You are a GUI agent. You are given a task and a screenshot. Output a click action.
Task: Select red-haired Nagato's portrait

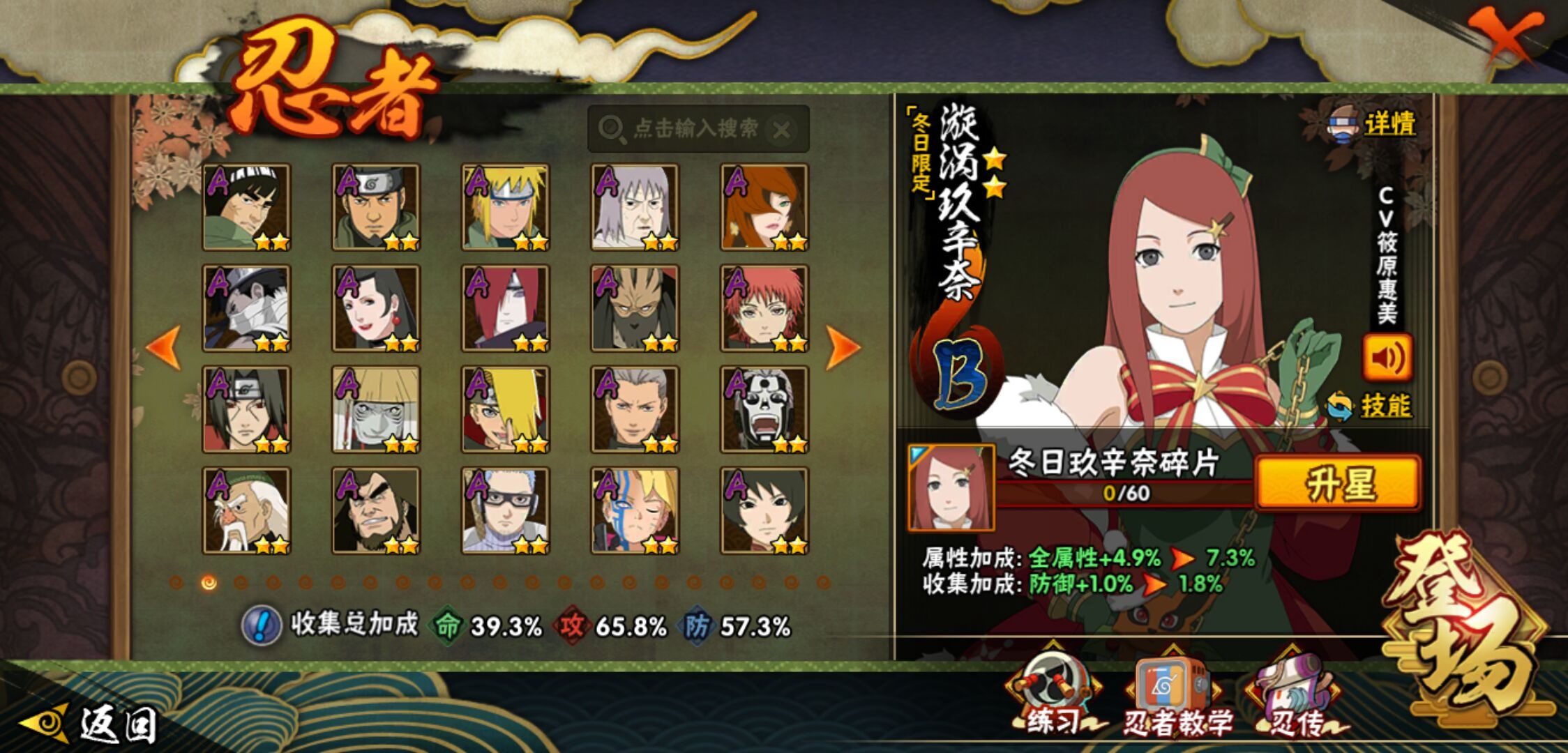pos(505,308)
